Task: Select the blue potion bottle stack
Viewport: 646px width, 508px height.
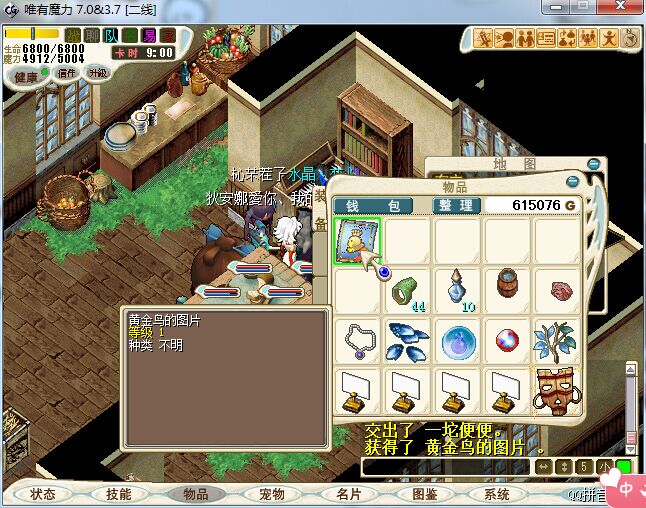Action: [x=457, y=291]
